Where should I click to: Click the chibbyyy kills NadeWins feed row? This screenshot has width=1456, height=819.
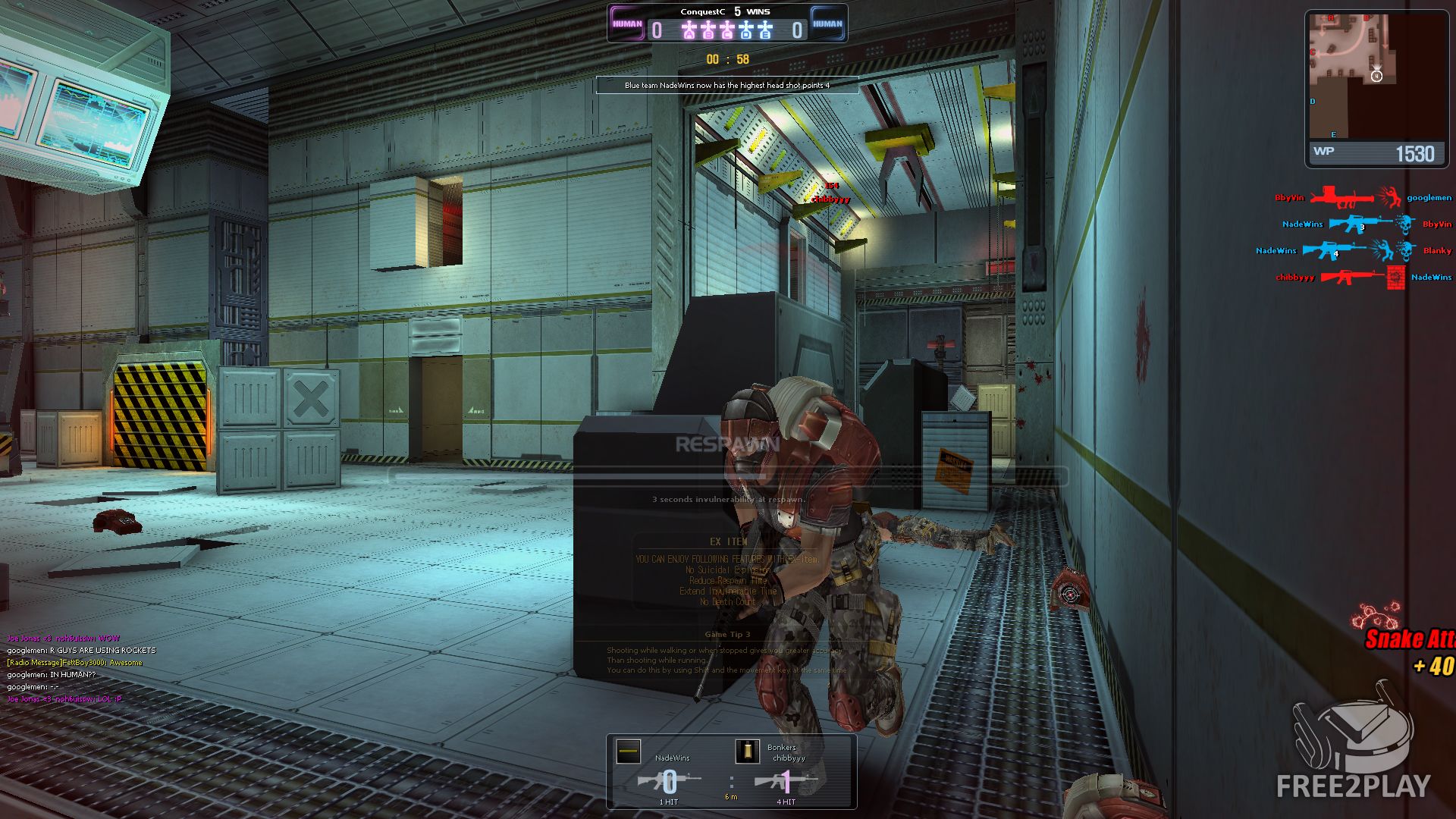click(1363, 278)
